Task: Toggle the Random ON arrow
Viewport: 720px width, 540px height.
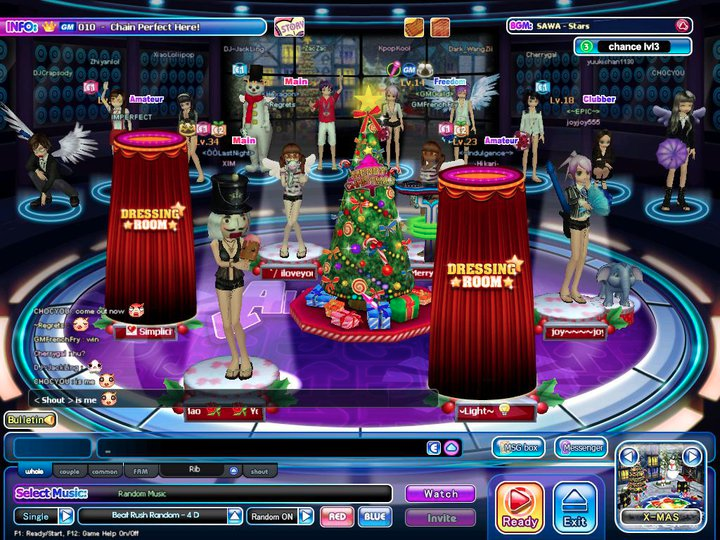Action: click(x=305, y=516)
